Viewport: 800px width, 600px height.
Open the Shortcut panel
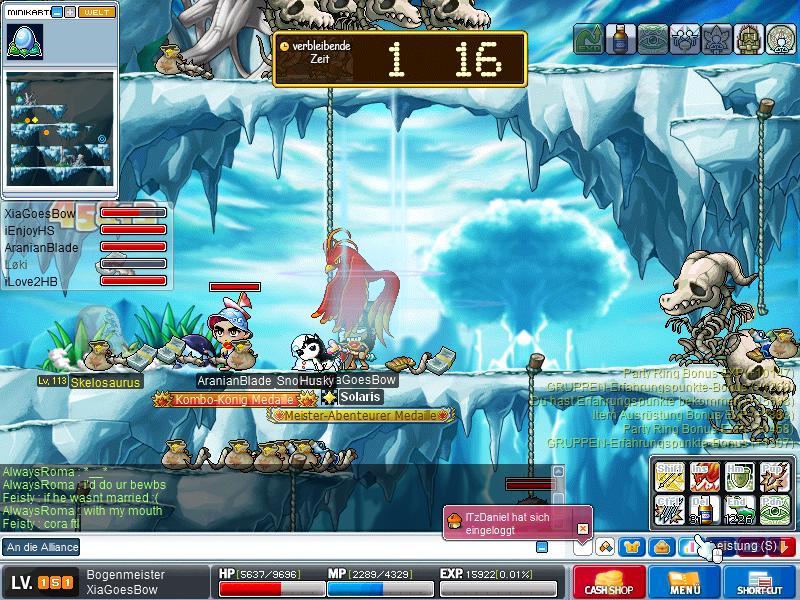point(760,582)
